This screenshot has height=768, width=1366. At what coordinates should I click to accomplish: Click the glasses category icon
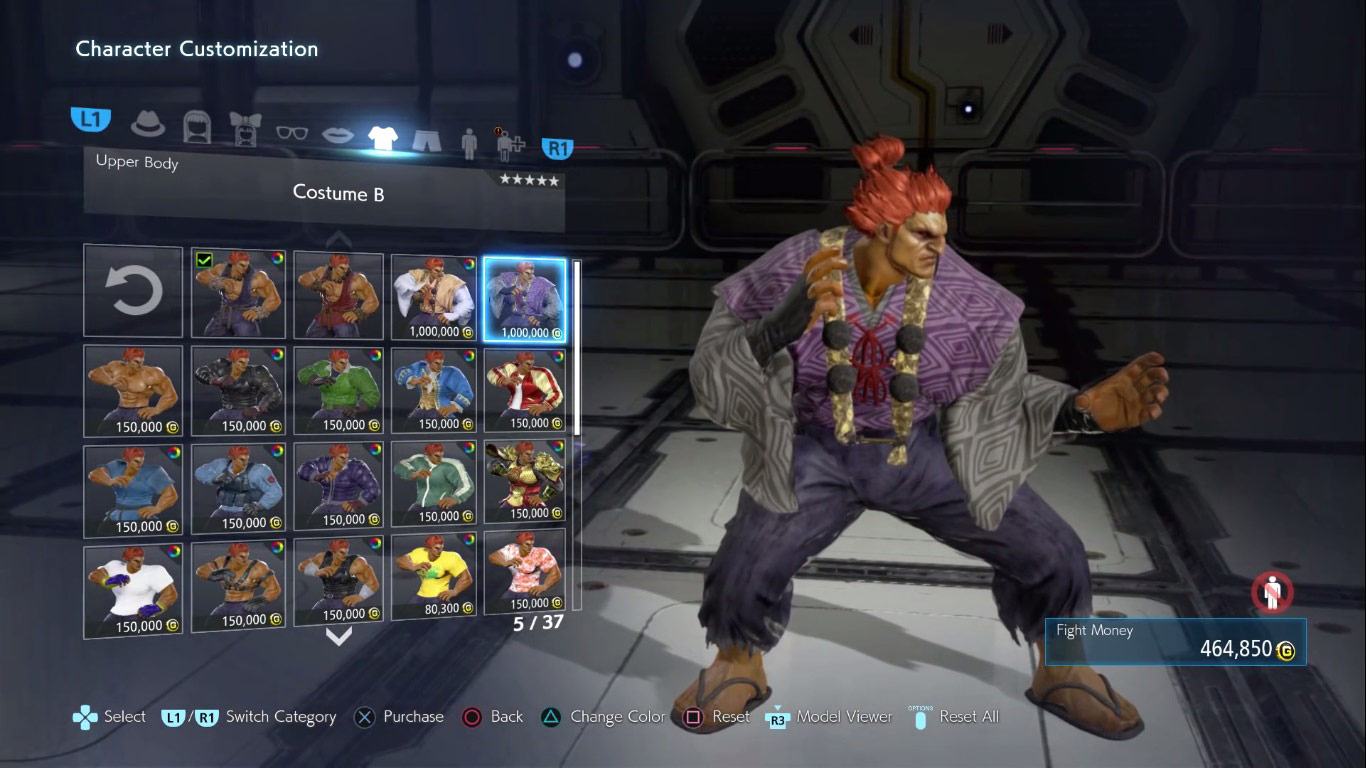(292, 133)
